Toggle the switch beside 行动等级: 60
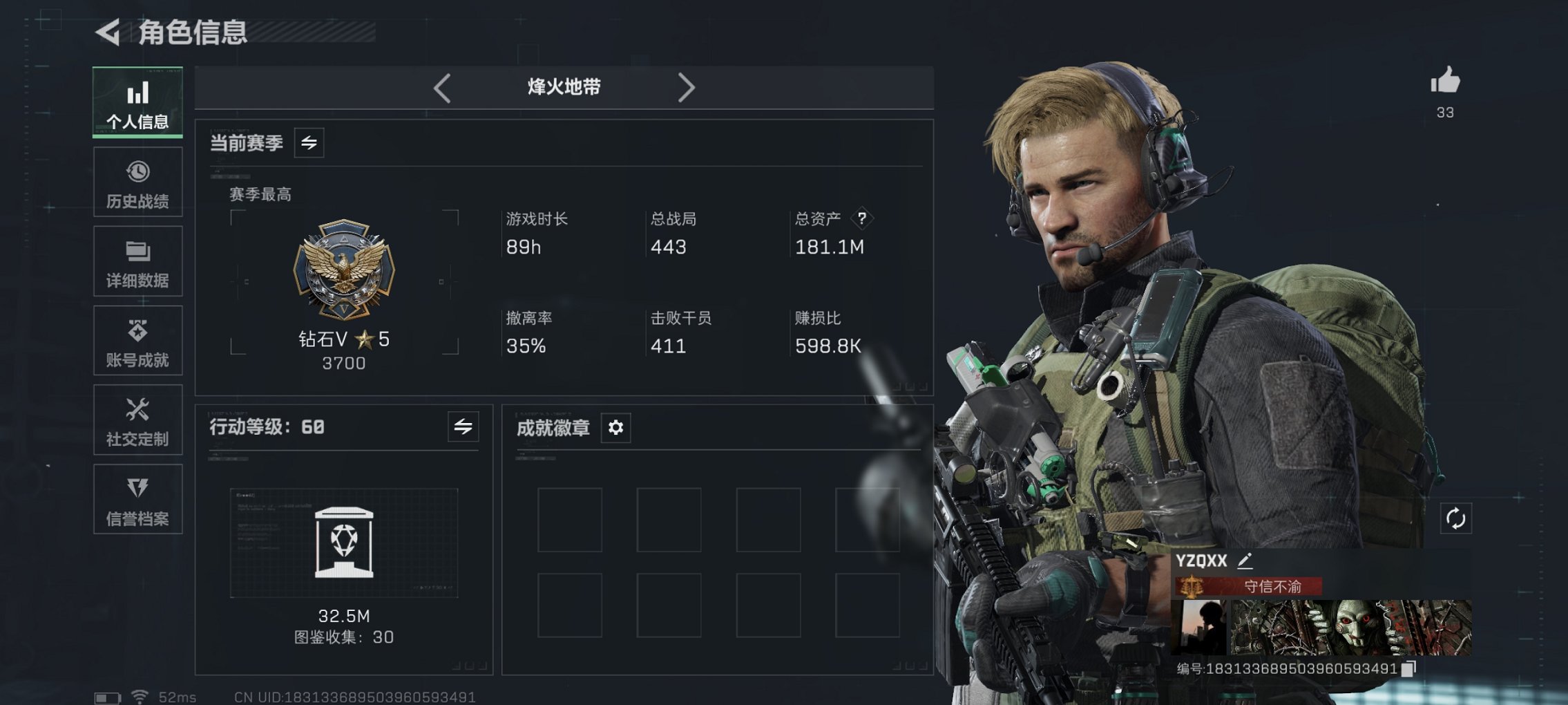Screen dimensions: 1568x705 tap(463, 427)
